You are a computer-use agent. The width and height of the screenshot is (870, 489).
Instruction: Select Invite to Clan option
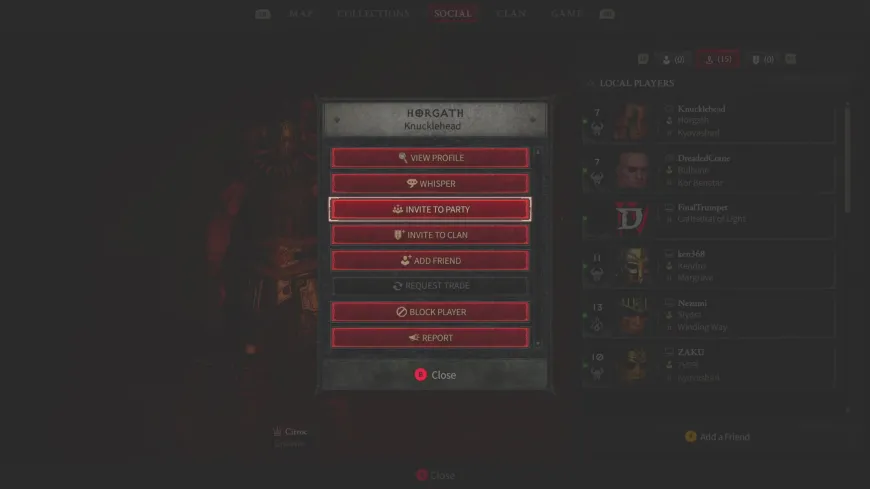point(430,235)
